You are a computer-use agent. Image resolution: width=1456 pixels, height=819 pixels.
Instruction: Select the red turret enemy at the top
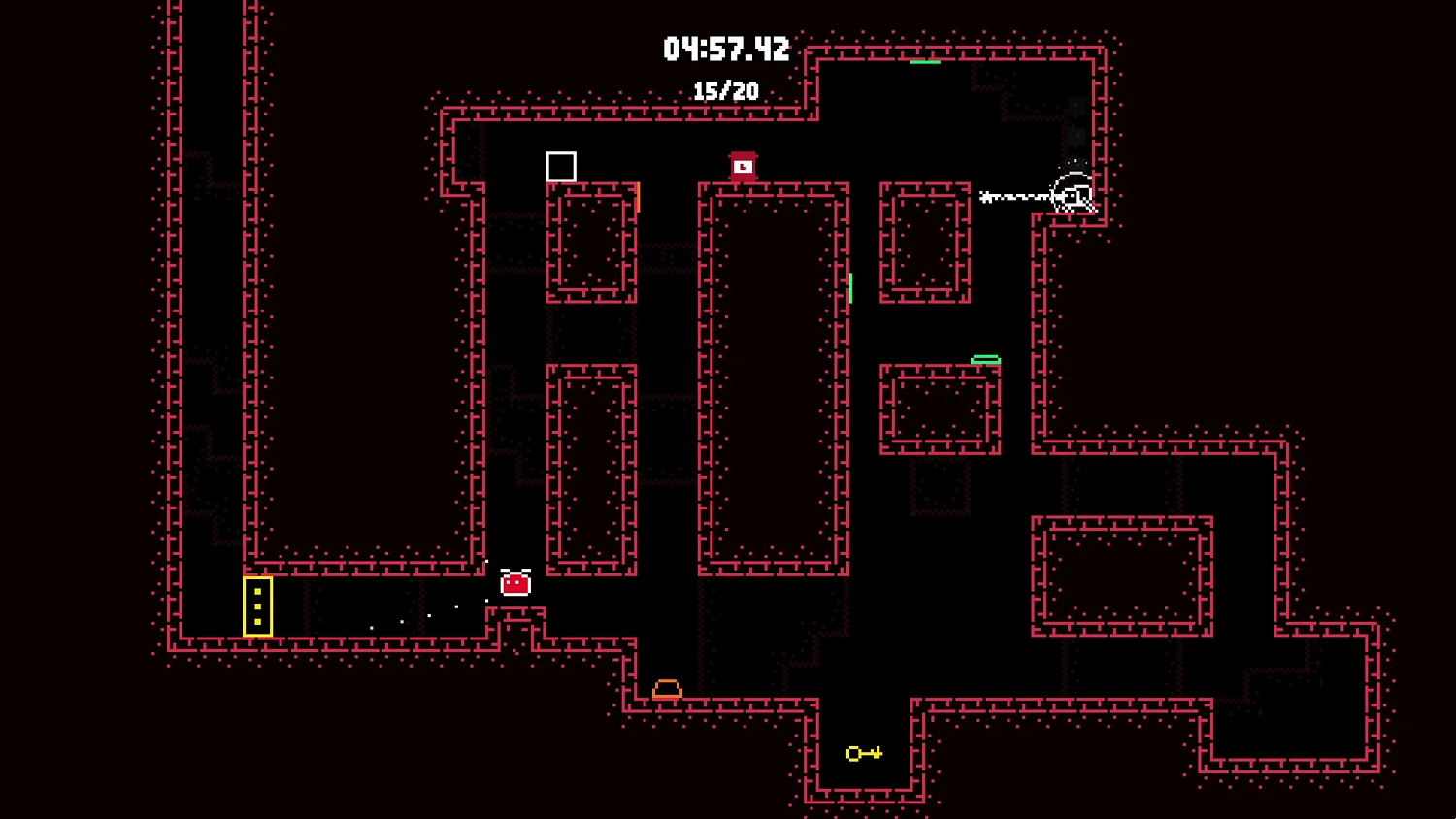[742, 165]
